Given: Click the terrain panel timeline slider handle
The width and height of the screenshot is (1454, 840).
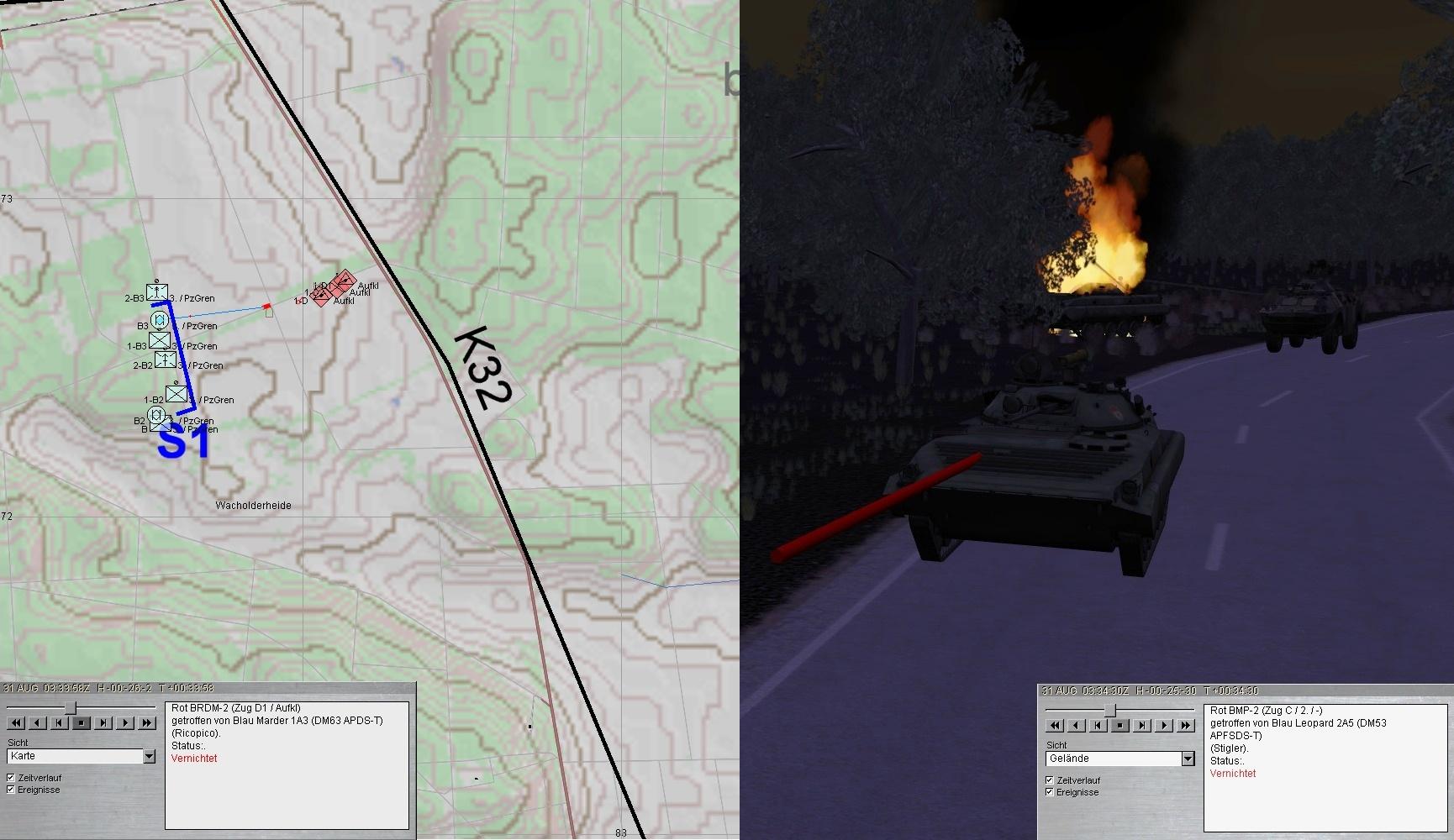Looking at the screenshot, I should [1110, 711].
